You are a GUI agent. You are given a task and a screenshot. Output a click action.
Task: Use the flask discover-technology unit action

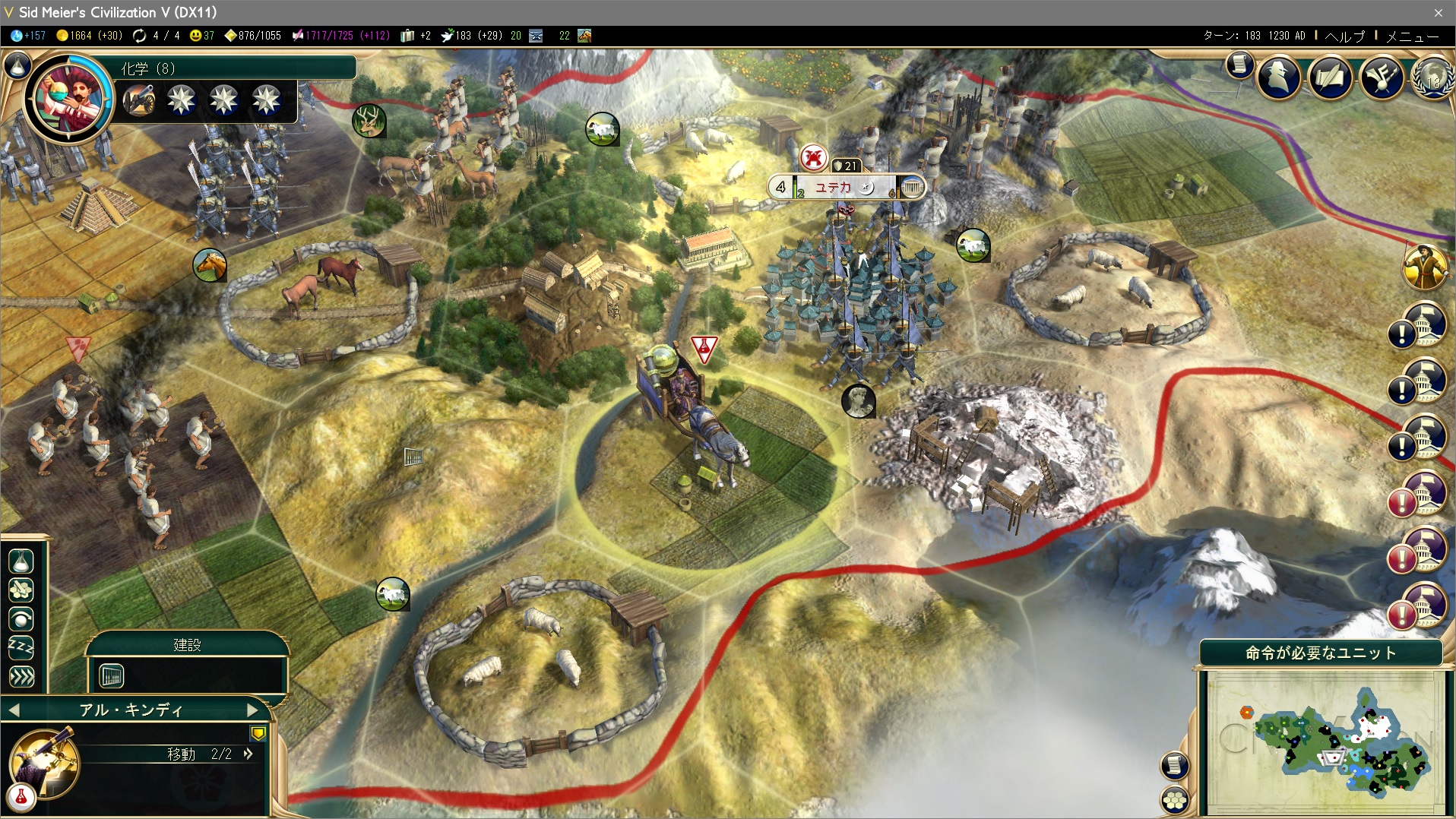pyautogui.click(x=21, y=561)
